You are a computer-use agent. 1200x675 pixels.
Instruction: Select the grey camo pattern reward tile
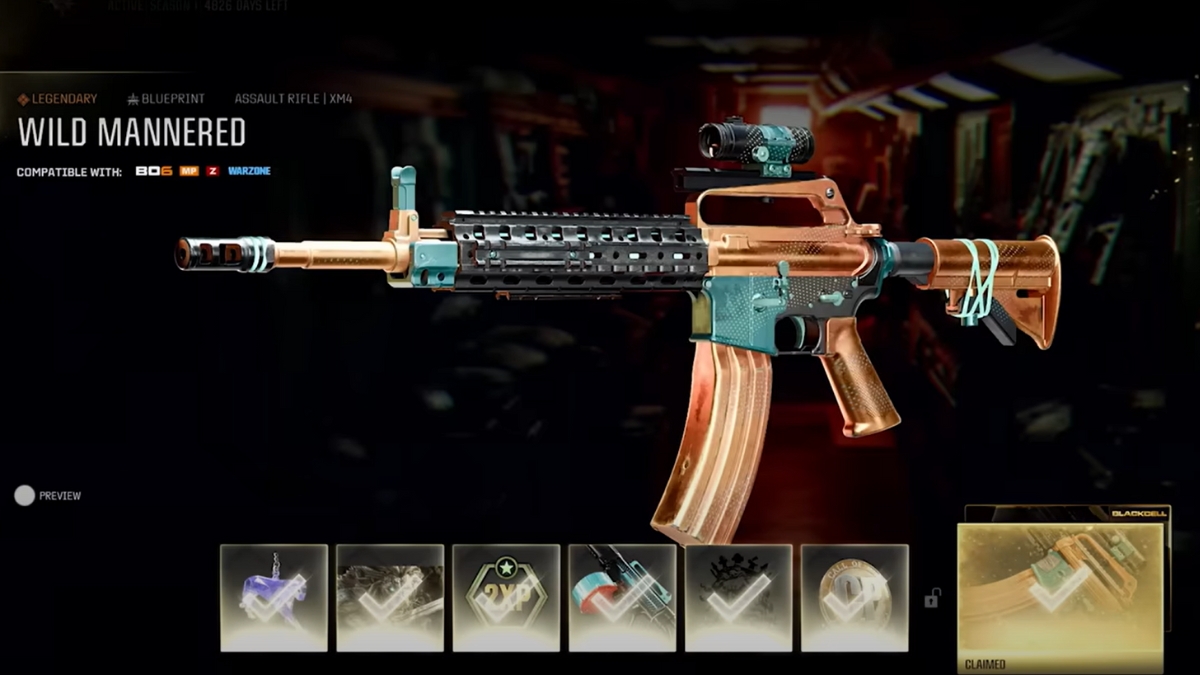(390, 597)
